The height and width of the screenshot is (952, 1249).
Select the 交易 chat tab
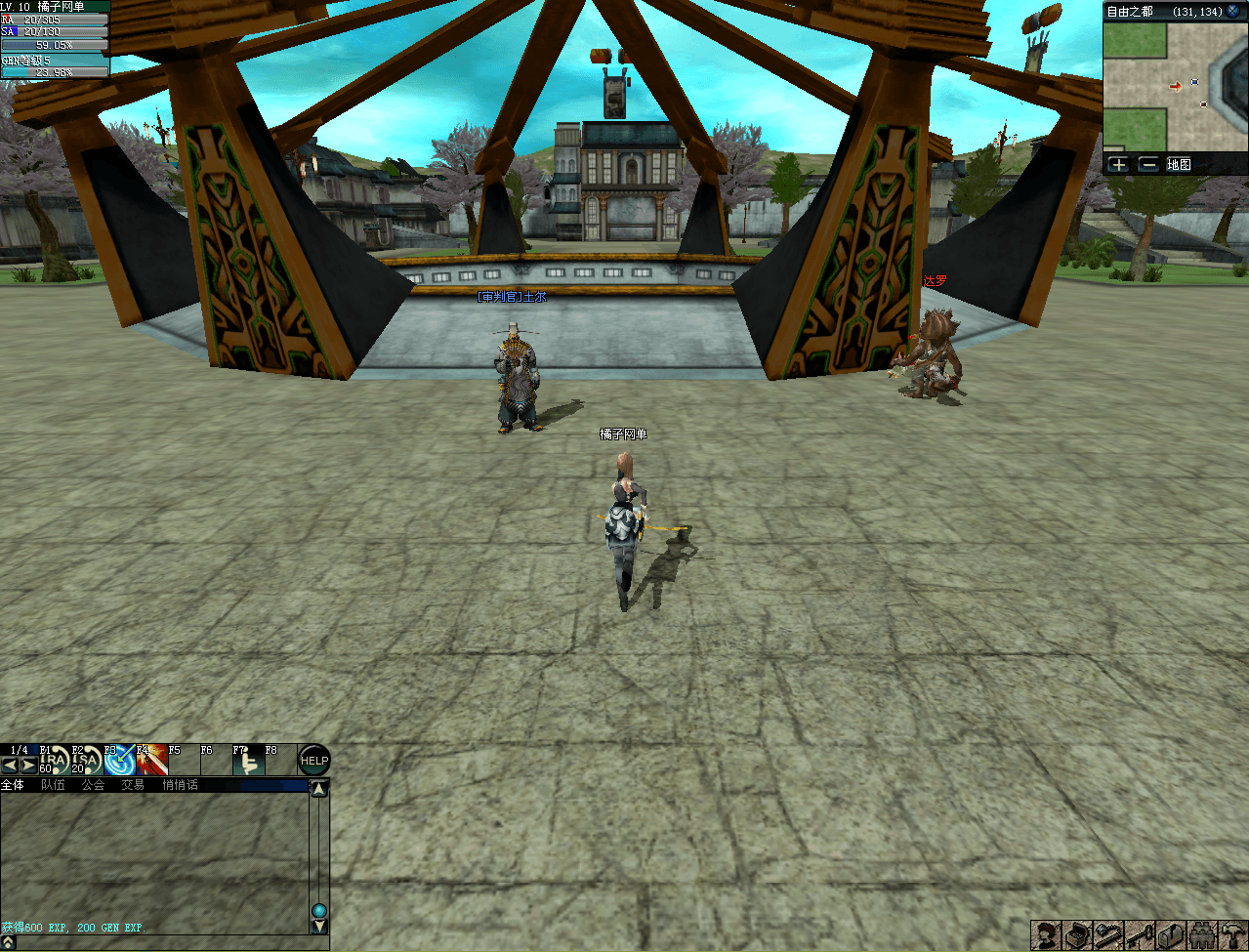point(132,785)
